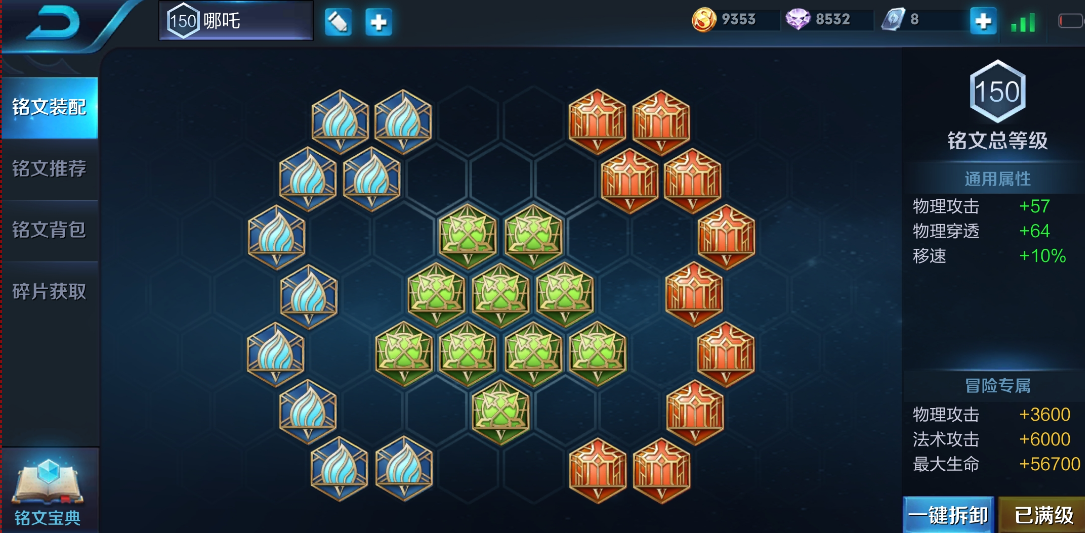The height and width of the screenshot is (533, 1085).
Task: Show the 铭文背包 tab
Action: [49, 229]
